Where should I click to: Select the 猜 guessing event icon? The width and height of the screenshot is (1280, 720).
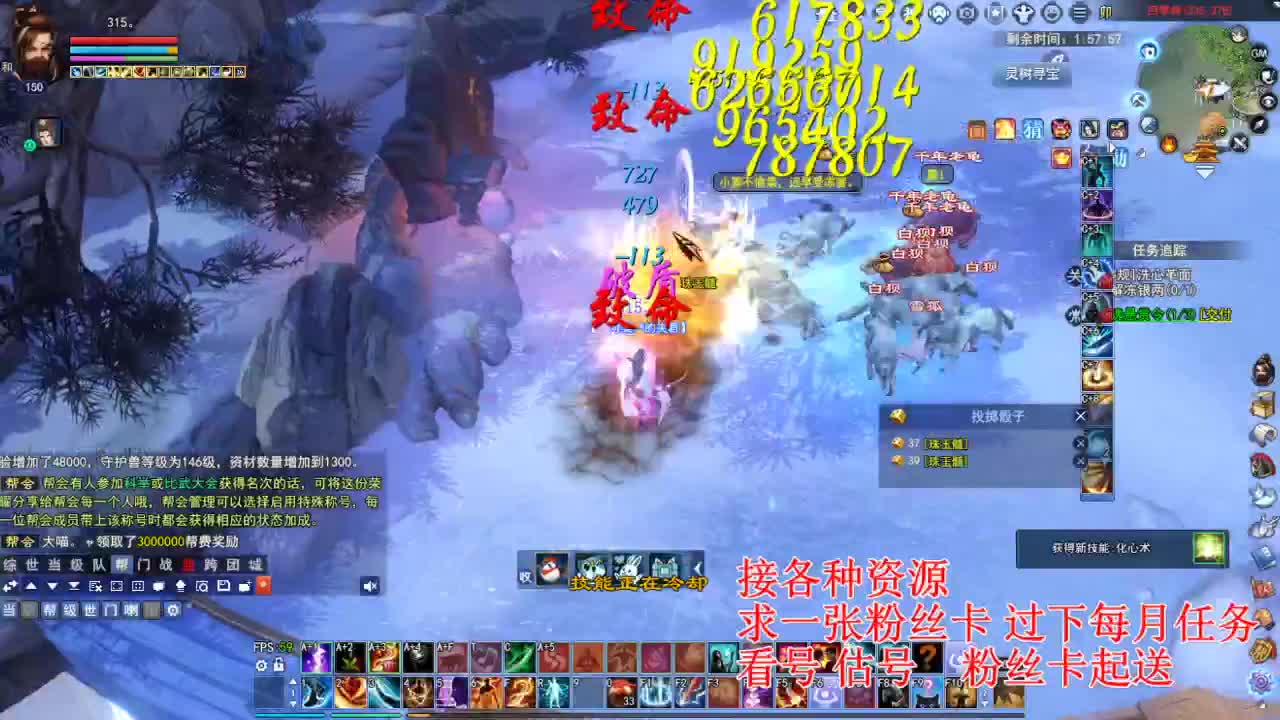pyautogui.click(x=1032, y=130)
